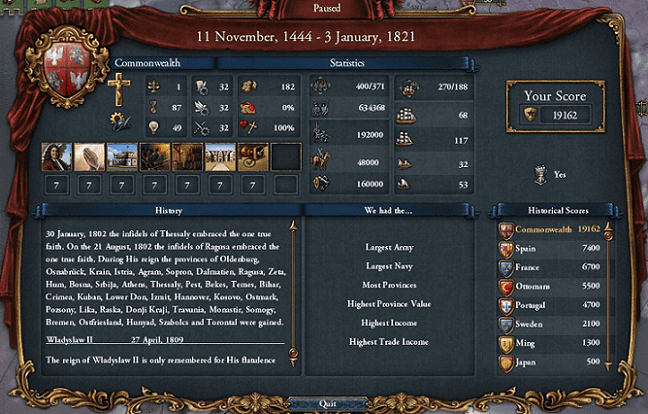Select Ottomans entry in score ranking
The height and width of the screenshot is (414, 648).
coord(548,286)
